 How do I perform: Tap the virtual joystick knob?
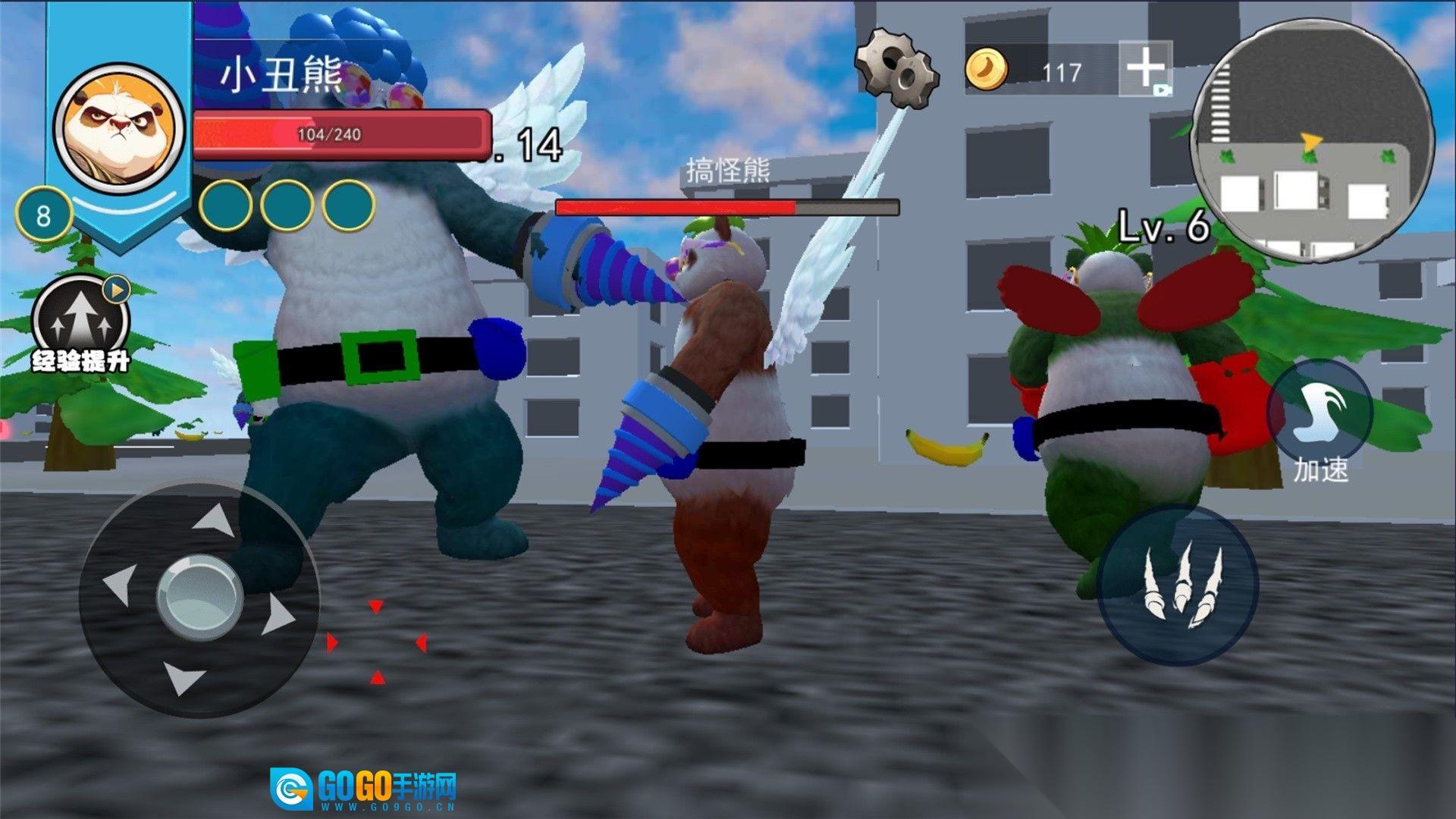[199, 596]
